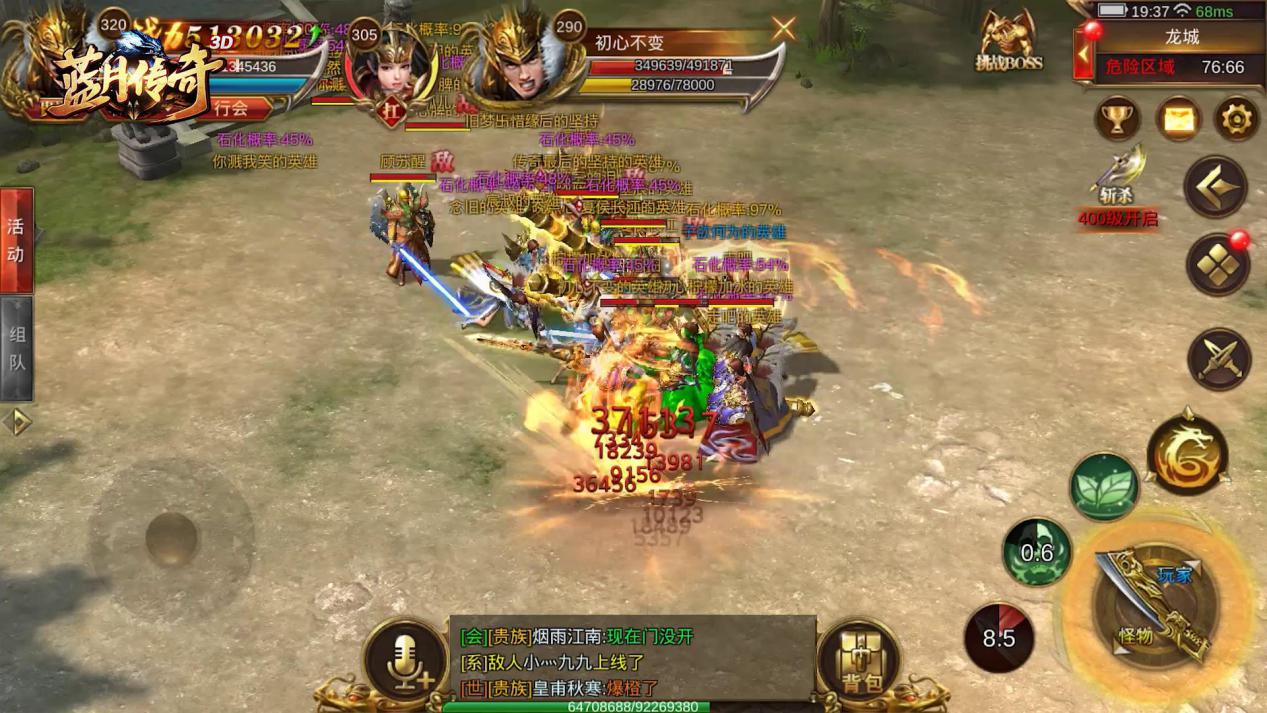1267x713 pixels.
Task: Open the 组队 team tab
Action: [16, 348]
